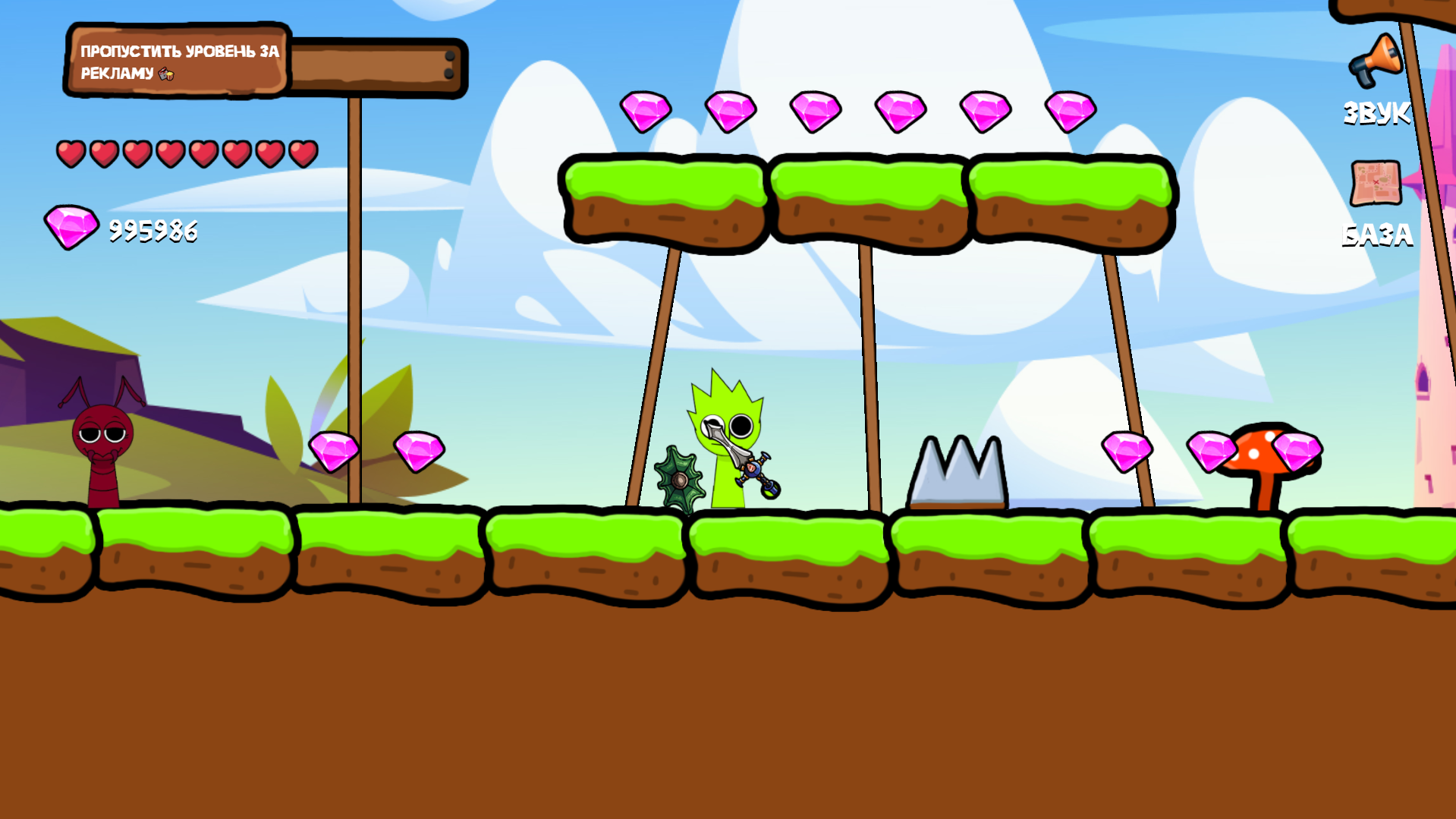
Task: Click the gem count 995986
Action: tap(153, 229)
